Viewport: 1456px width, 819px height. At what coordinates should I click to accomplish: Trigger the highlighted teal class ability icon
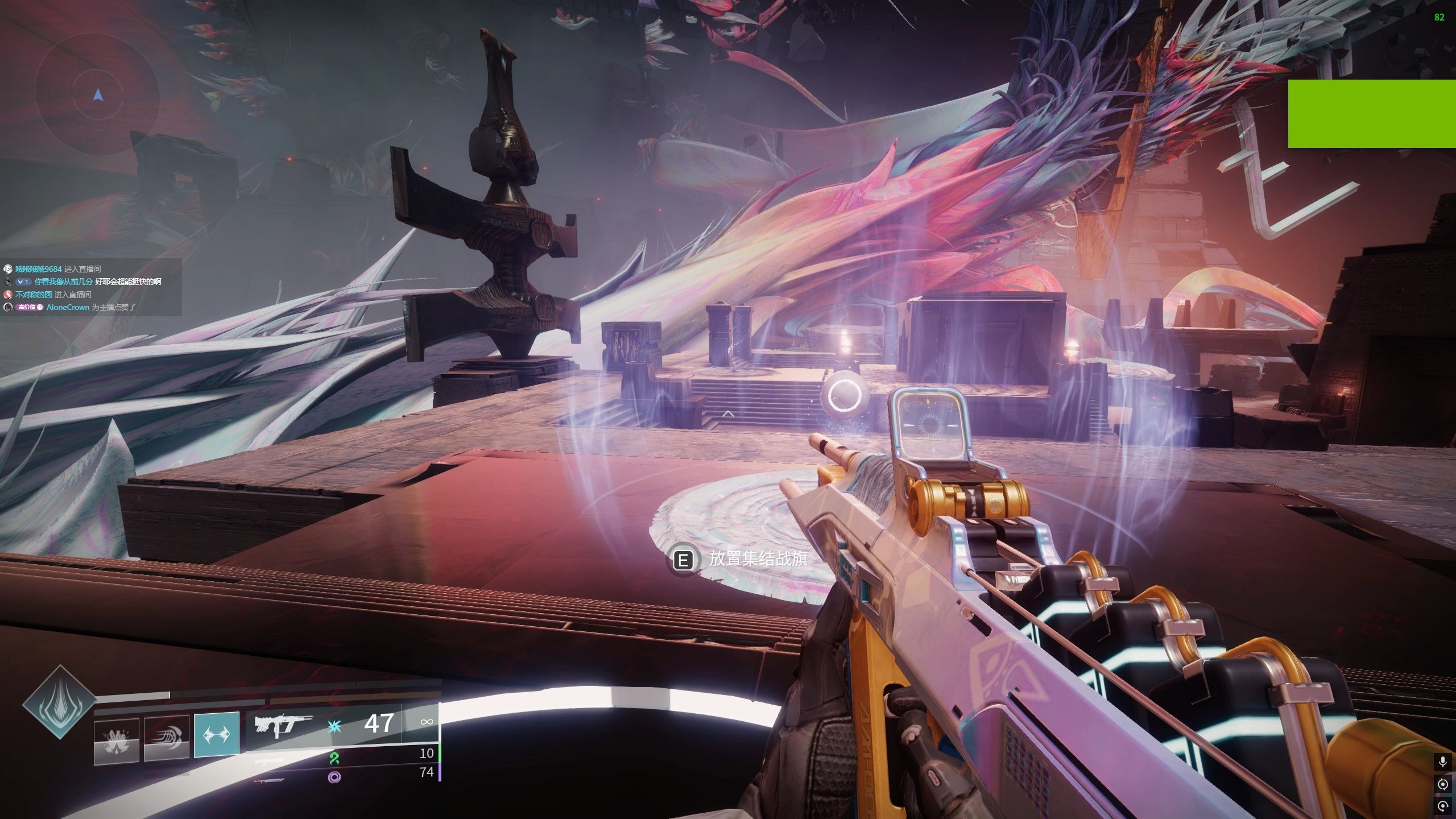pyautogui.click(x=217, y=734)
